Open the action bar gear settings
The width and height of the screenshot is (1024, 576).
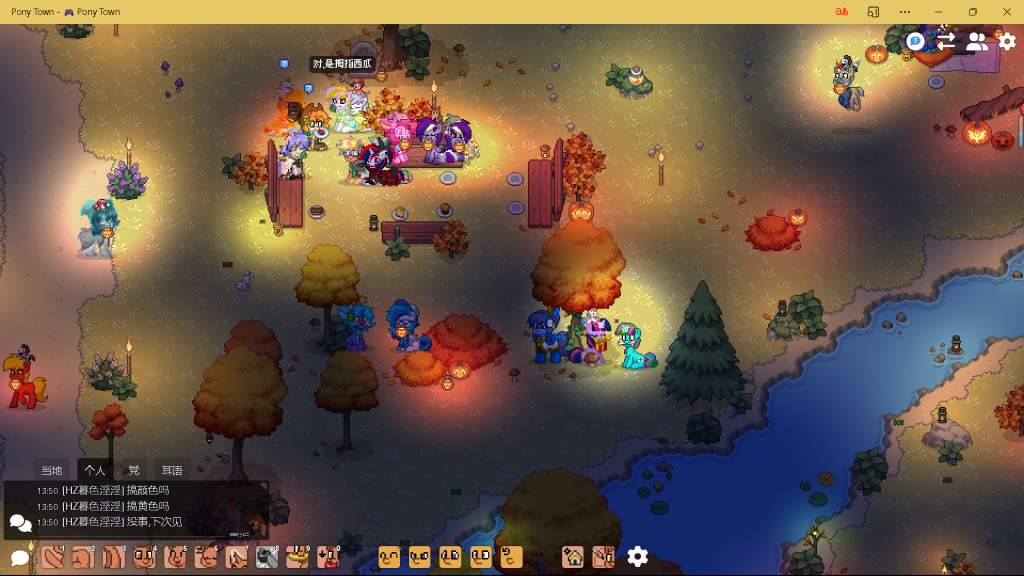[637, 557]
